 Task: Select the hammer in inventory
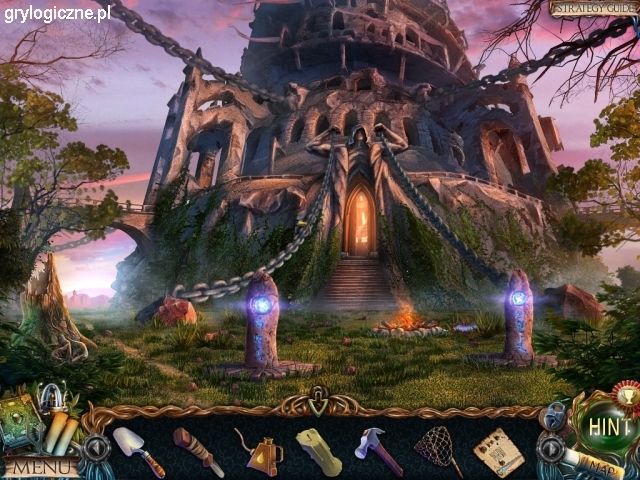coord(377,451)
